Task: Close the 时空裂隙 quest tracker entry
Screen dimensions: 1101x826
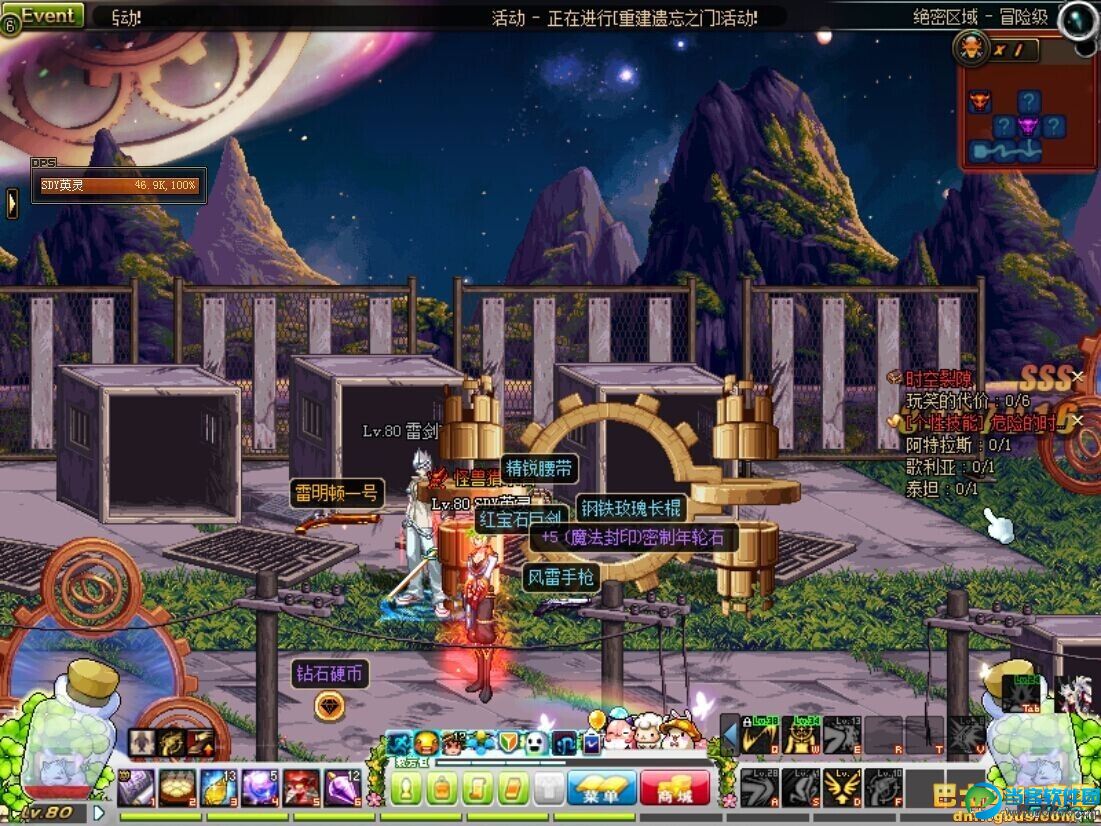Action: (1077, 376)
